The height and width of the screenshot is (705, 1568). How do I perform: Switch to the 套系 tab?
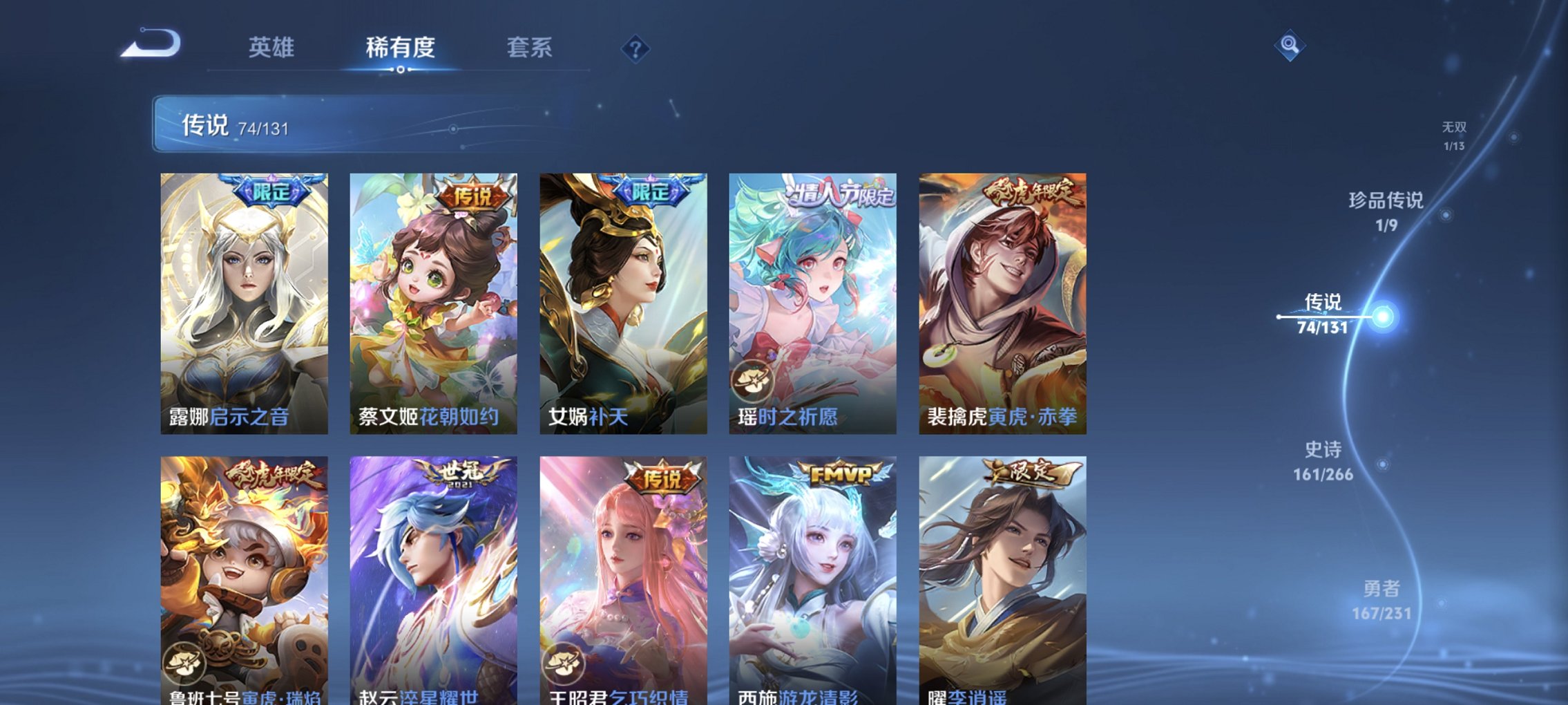click(x=528, y=48)
